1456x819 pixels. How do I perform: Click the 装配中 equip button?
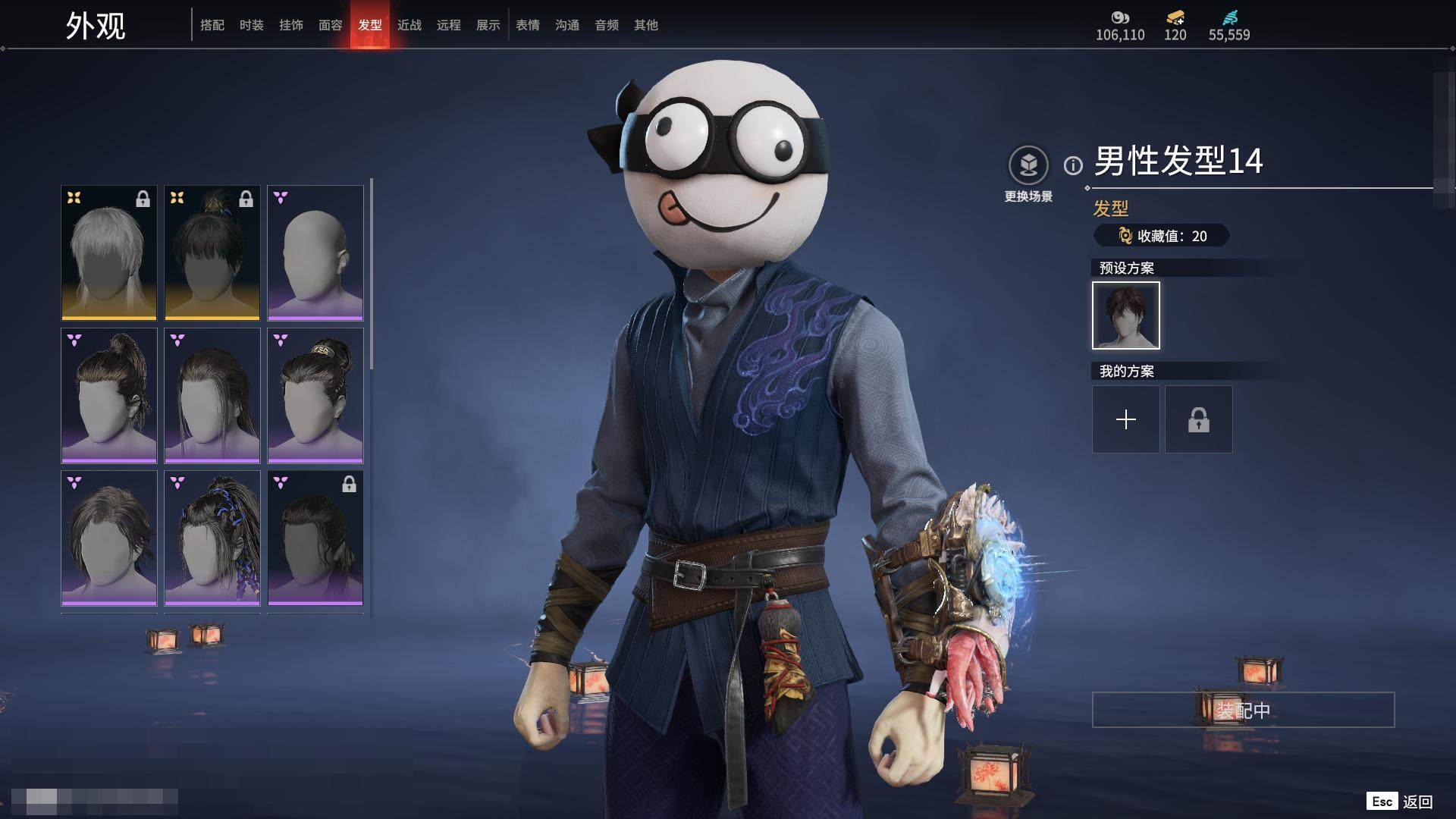coord(1243,710)
